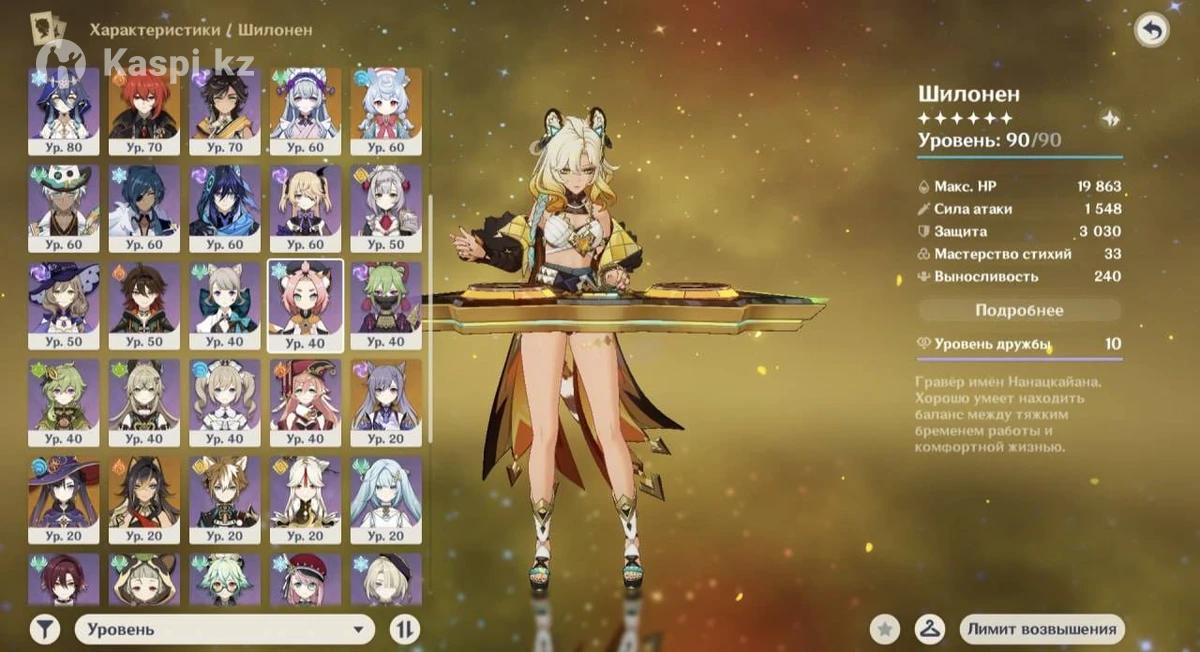Select red-haired Diluc at level 70
Screen dimensions: 1200x652
[x=144, y=111]
